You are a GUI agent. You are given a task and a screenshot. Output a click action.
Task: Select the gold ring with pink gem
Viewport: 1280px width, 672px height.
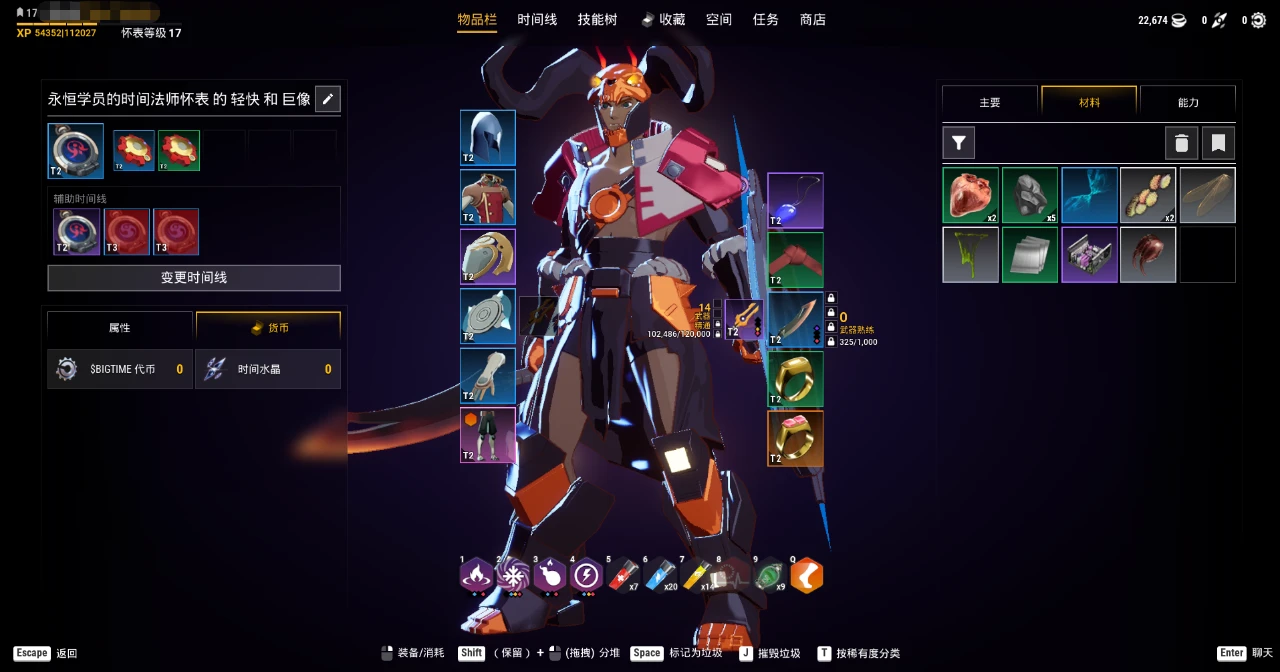[795, 438]
